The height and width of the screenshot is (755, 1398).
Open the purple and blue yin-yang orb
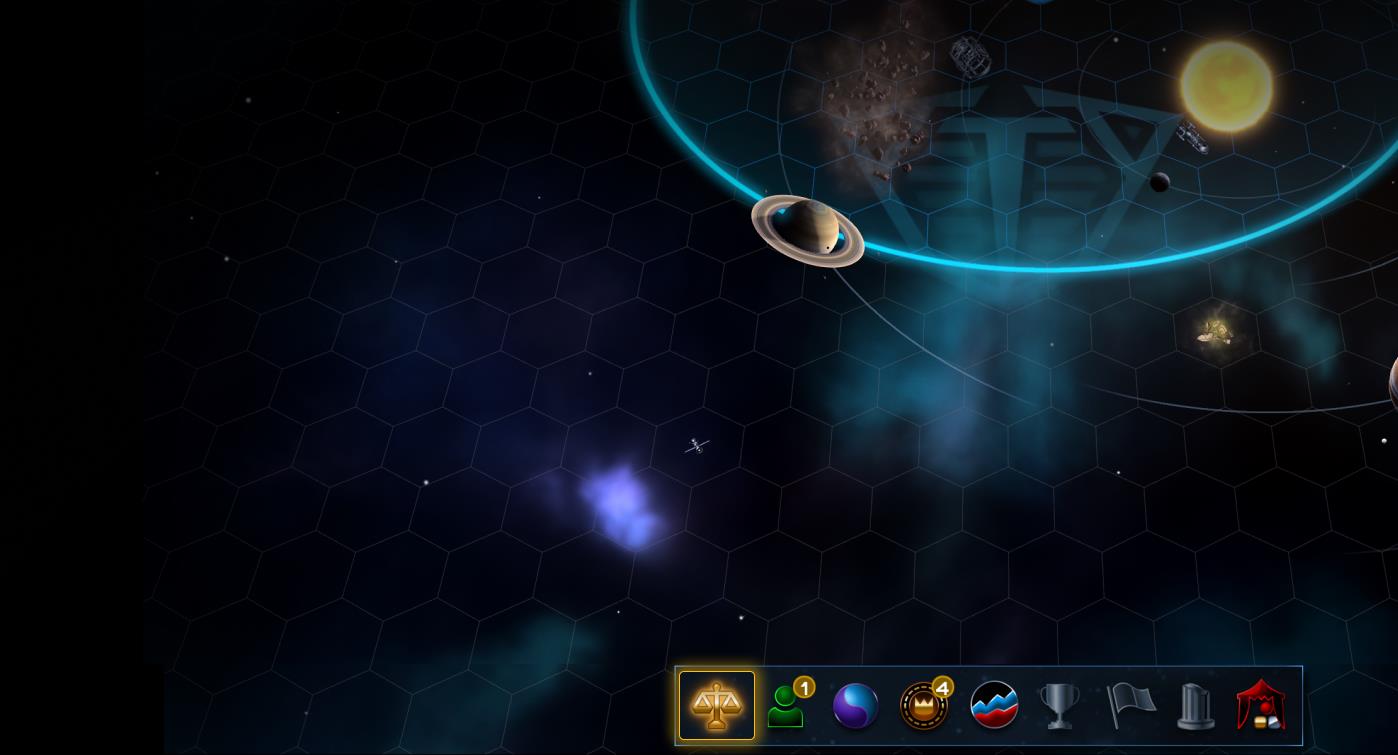[x=855, y=706]
